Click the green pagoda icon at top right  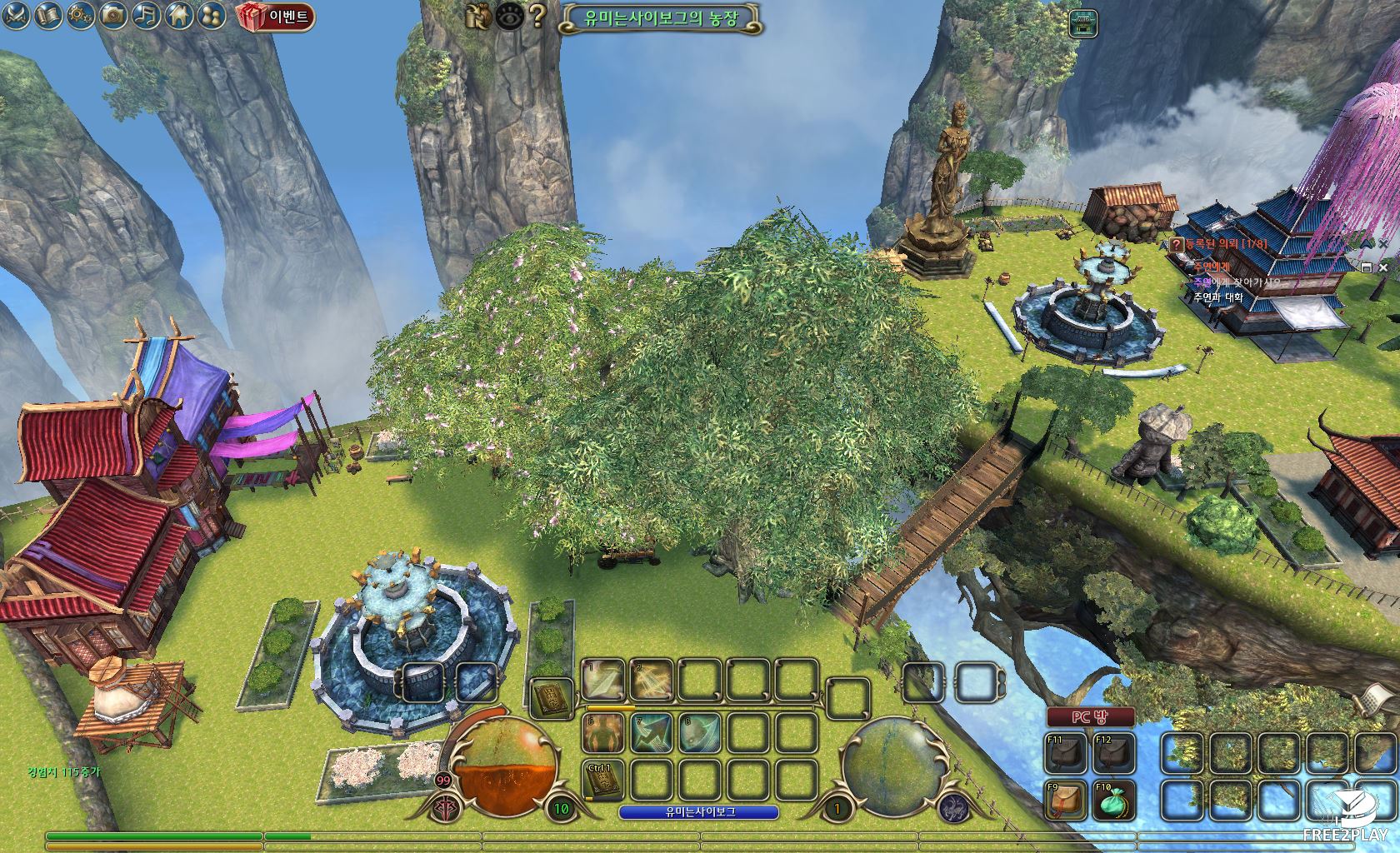tap(1083, 23)
